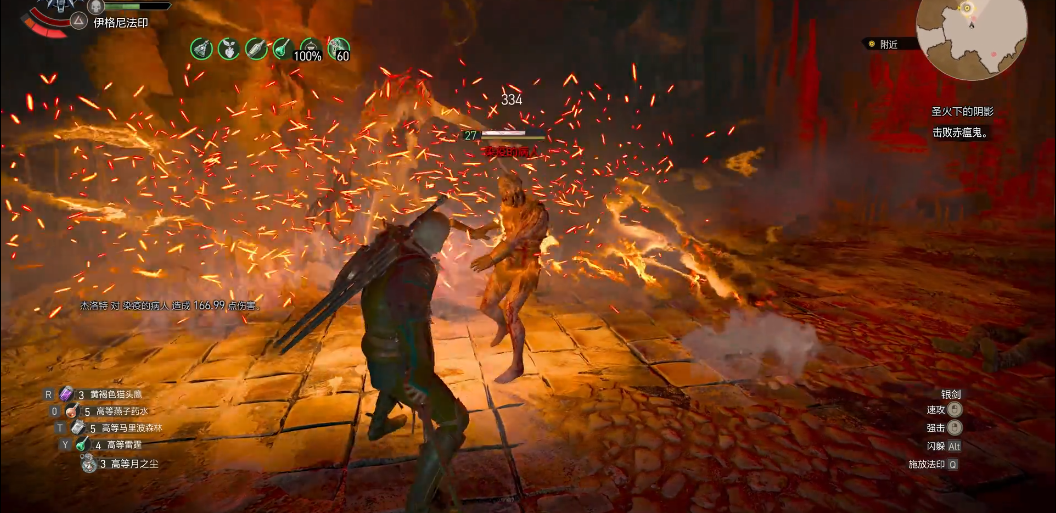Click the yellow quest marker on minimap
Image resolution: width=1056 pixels, height=513 pixels.
click(x=966, y=8)
